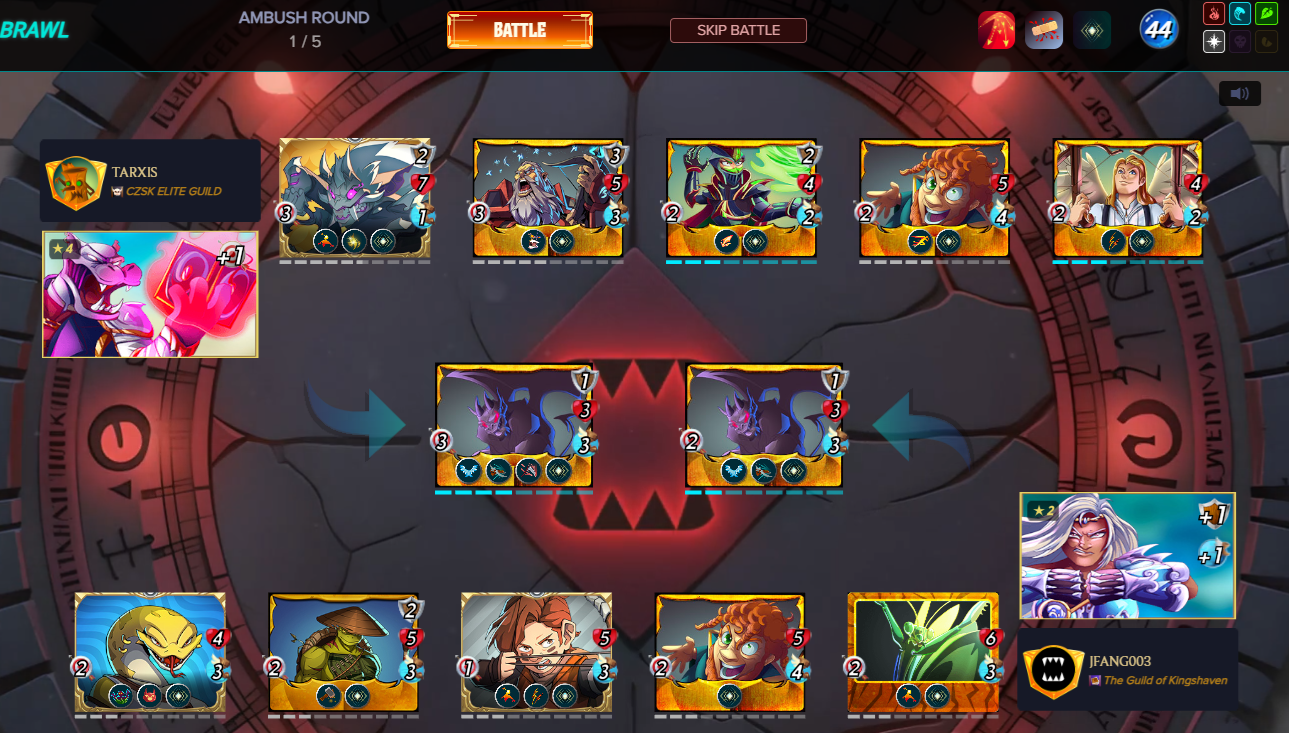Click the Ambush ruleset icon
The image size is (1289, 733).
(x=996, y=29)
